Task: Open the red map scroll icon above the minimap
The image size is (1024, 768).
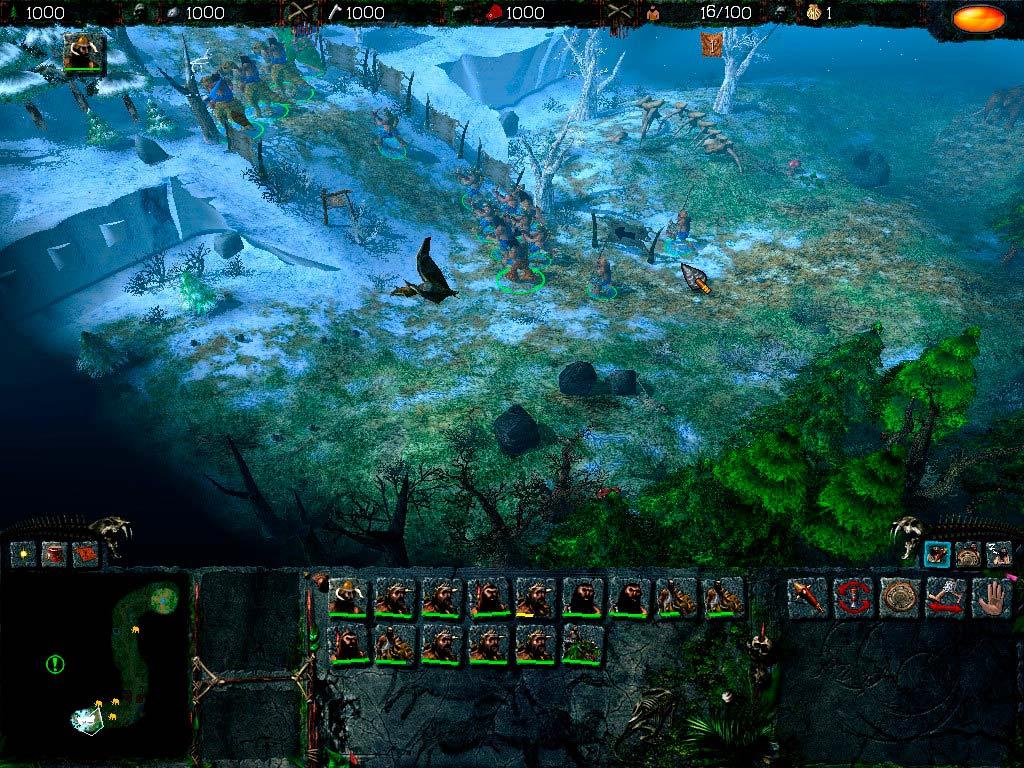Action: (x=85, y=553)
